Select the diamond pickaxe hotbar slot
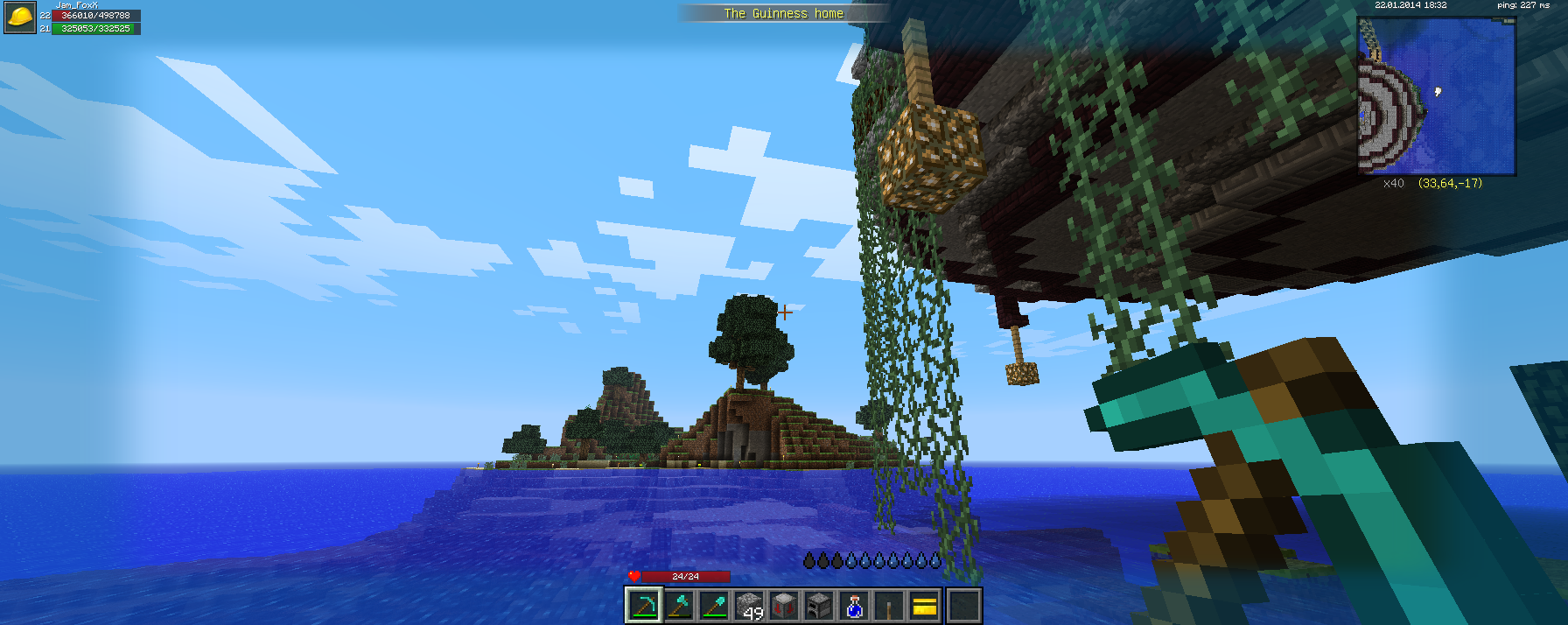 point(644,605)
